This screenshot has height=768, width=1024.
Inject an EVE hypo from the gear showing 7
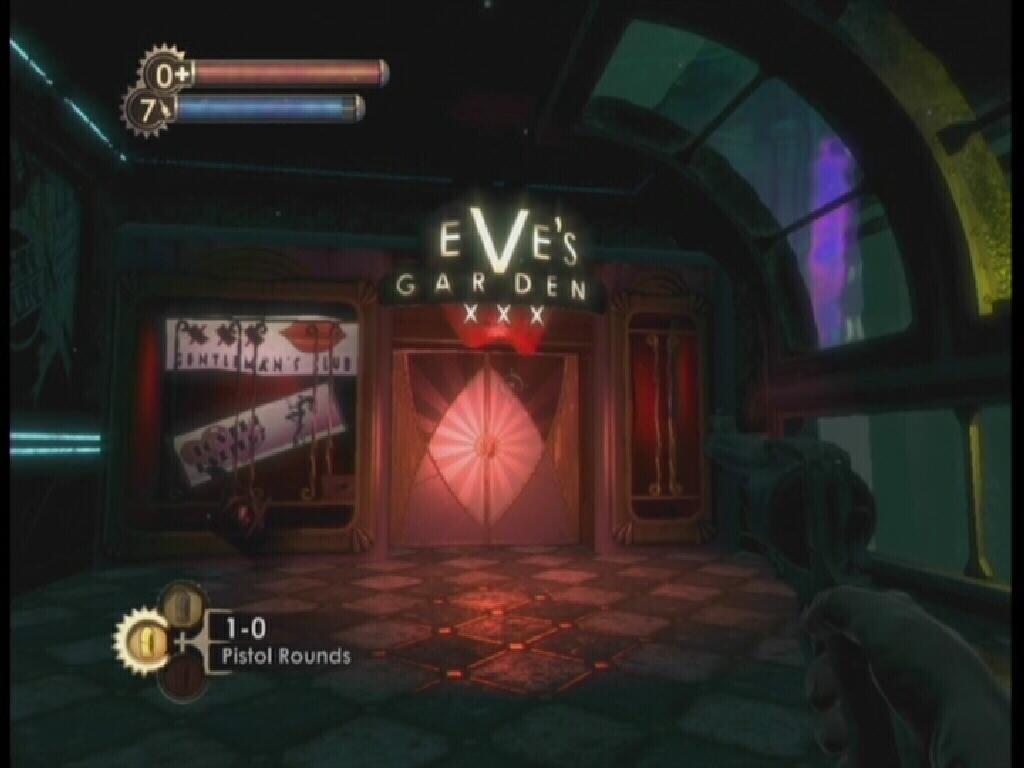click(148, 111)
